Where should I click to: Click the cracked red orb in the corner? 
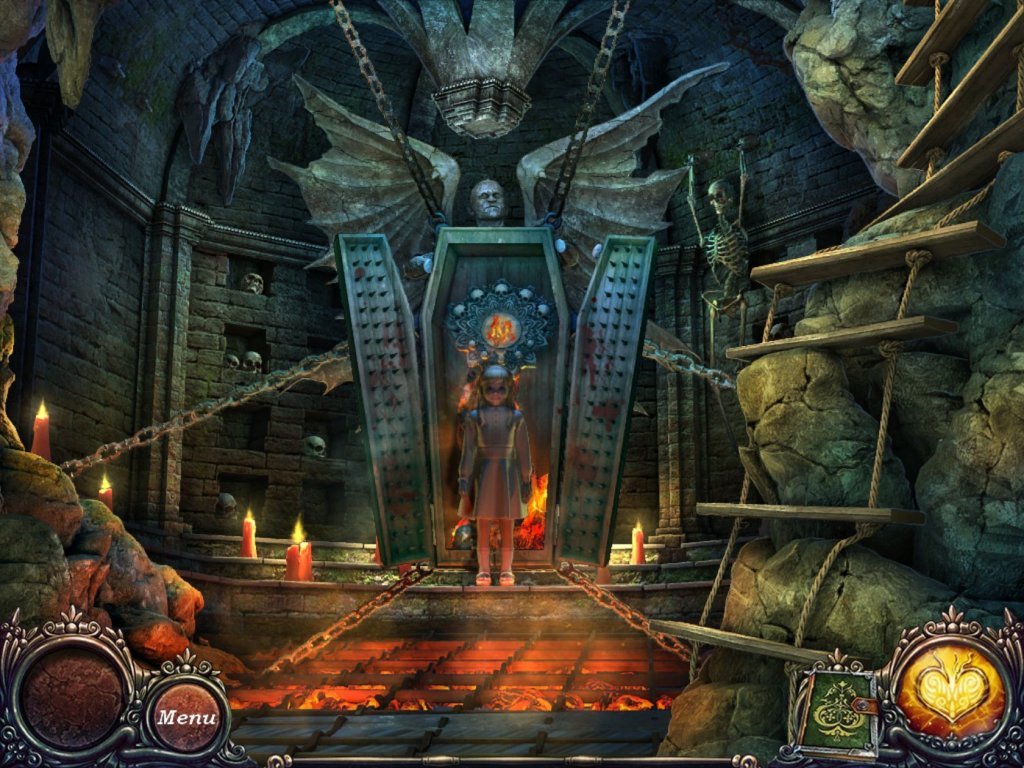coord(72,695)
